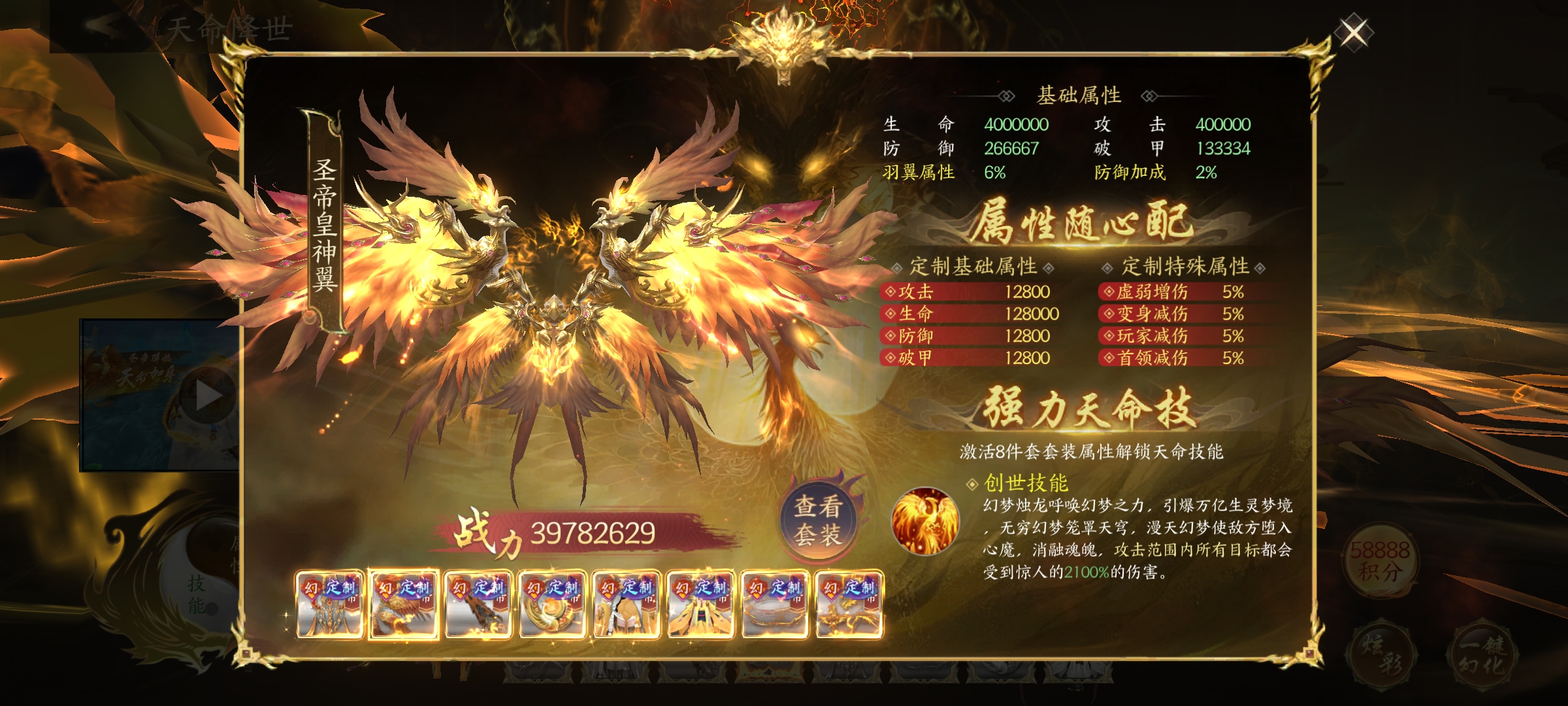1568x706 pixels.
Task: Select the dark clawed gauntlet set piece
Action: click(478, 605)
